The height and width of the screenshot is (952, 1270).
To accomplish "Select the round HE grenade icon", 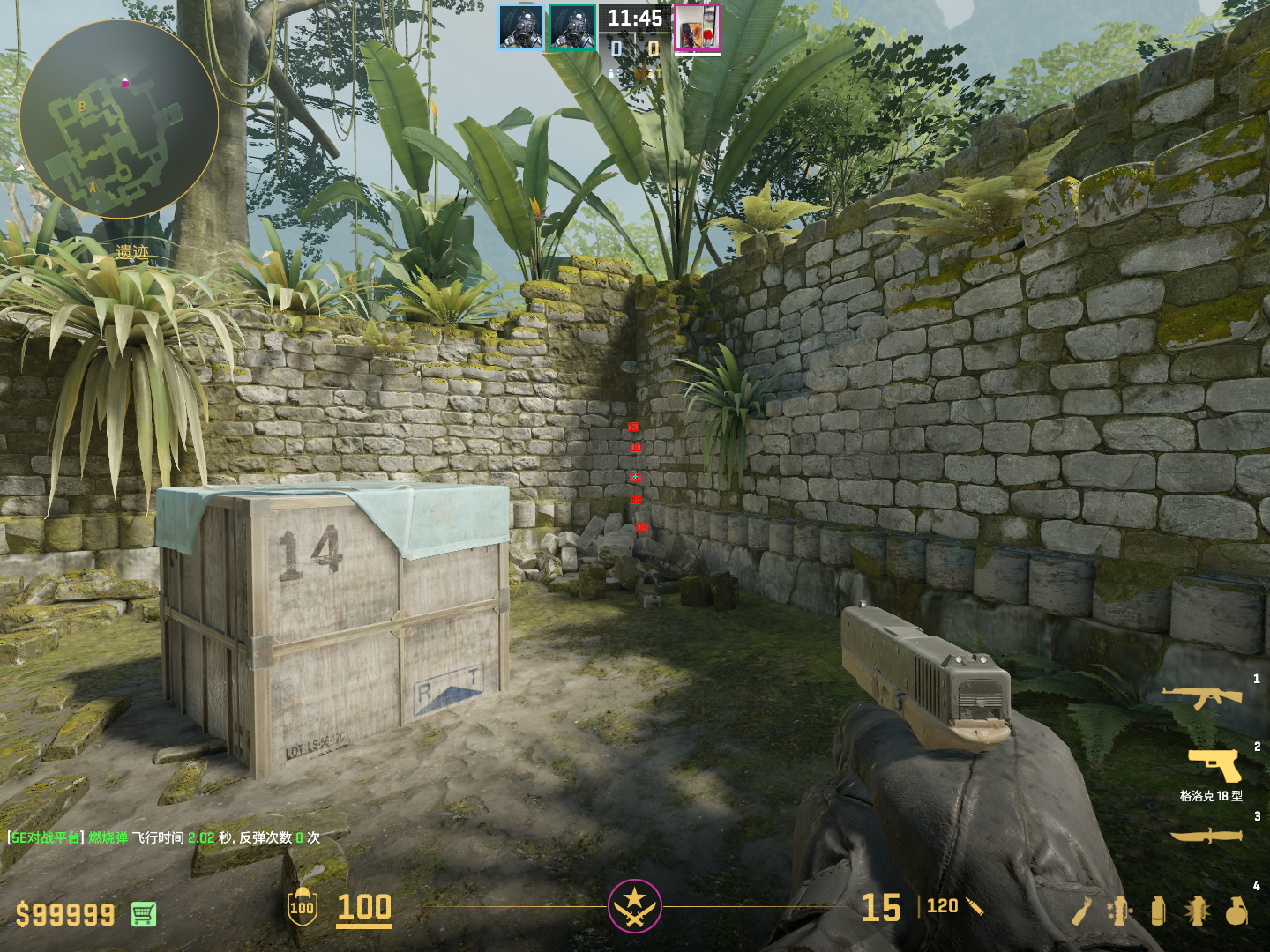I will [1236, 911].
